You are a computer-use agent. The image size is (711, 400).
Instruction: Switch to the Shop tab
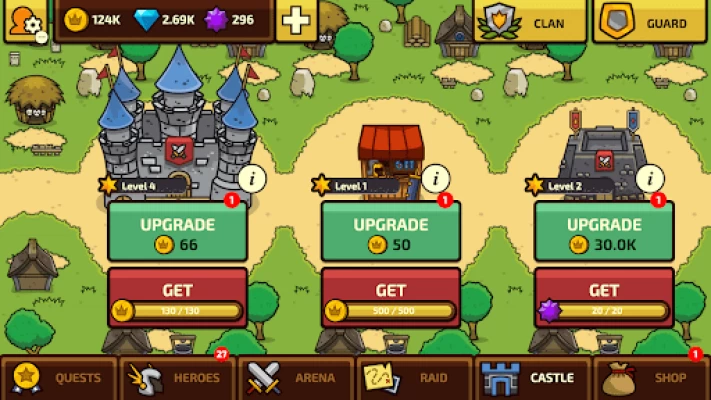pos(650,378)
